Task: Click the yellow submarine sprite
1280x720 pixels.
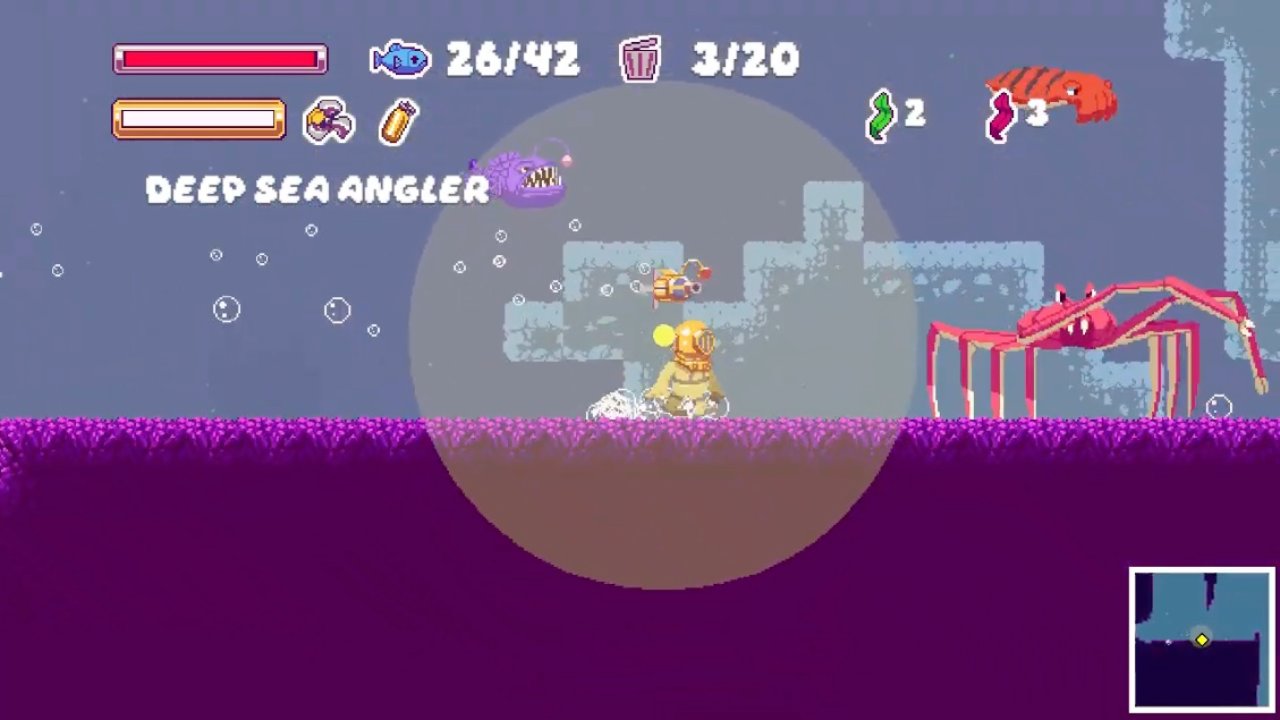Action: pyautogui.click(x=675, y=283)
